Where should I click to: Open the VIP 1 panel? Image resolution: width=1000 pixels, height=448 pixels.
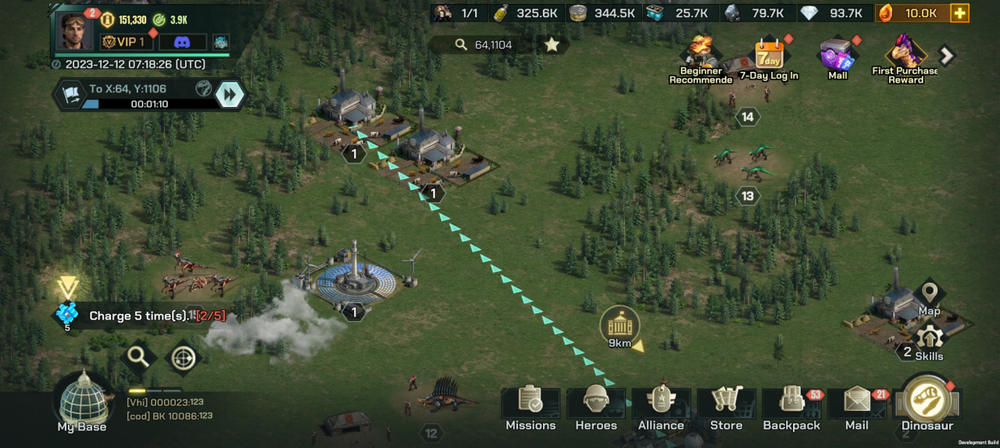tap(125, 42)
